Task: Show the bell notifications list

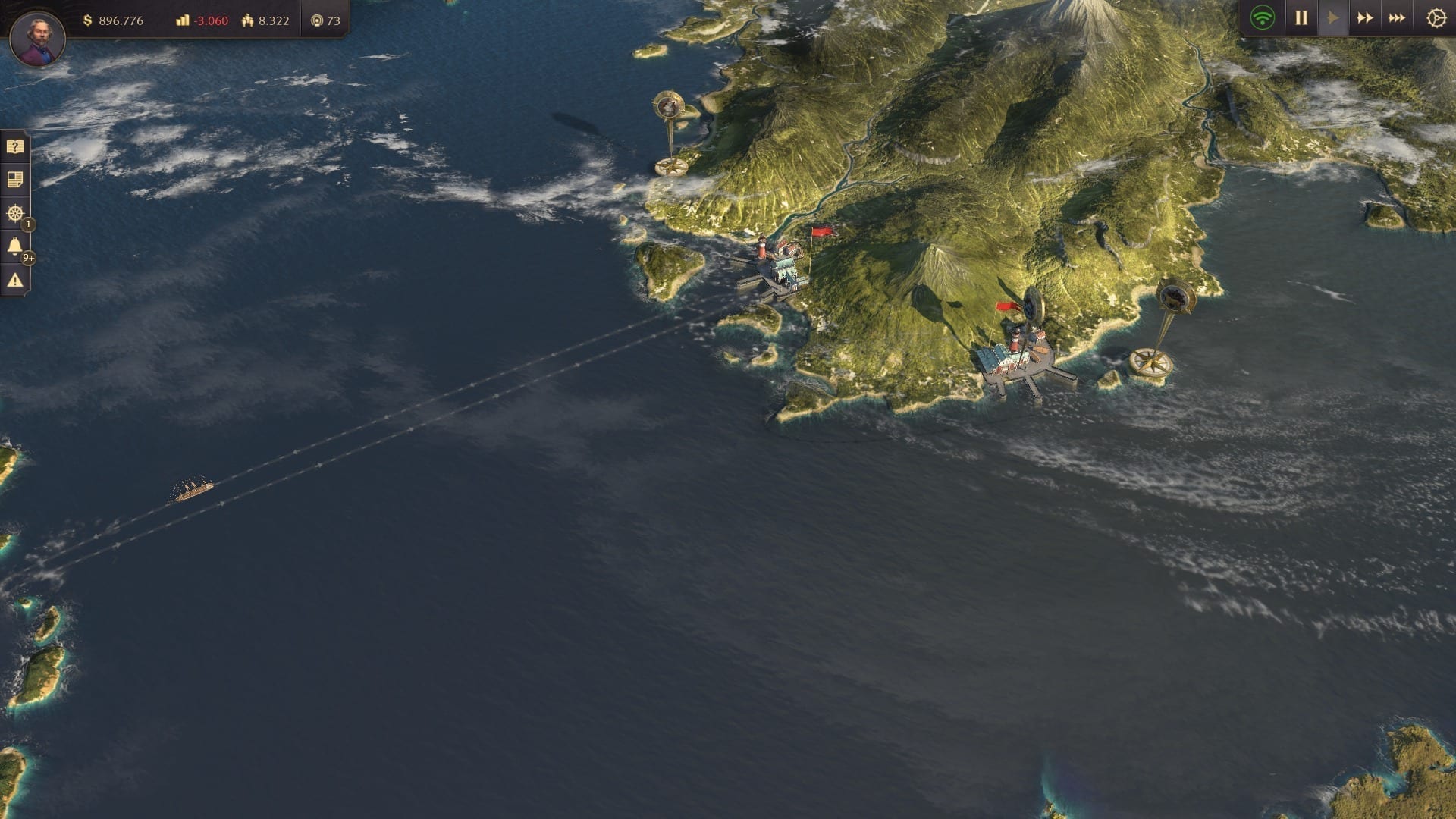Action: pos(15,246)
